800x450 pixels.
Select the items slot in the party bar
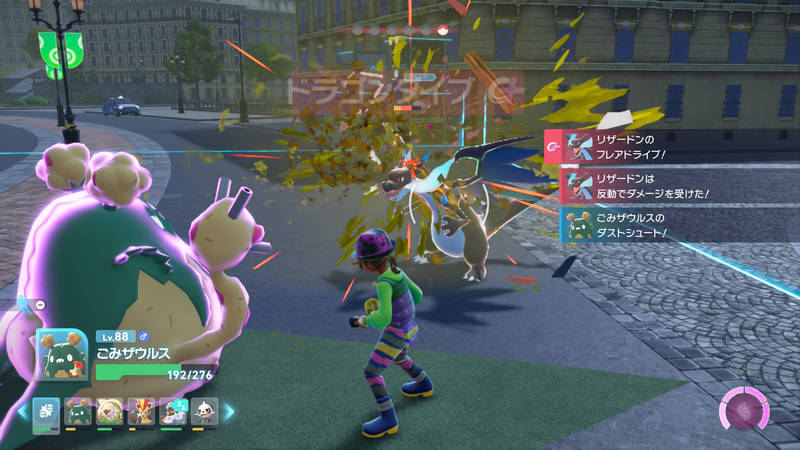46,411
